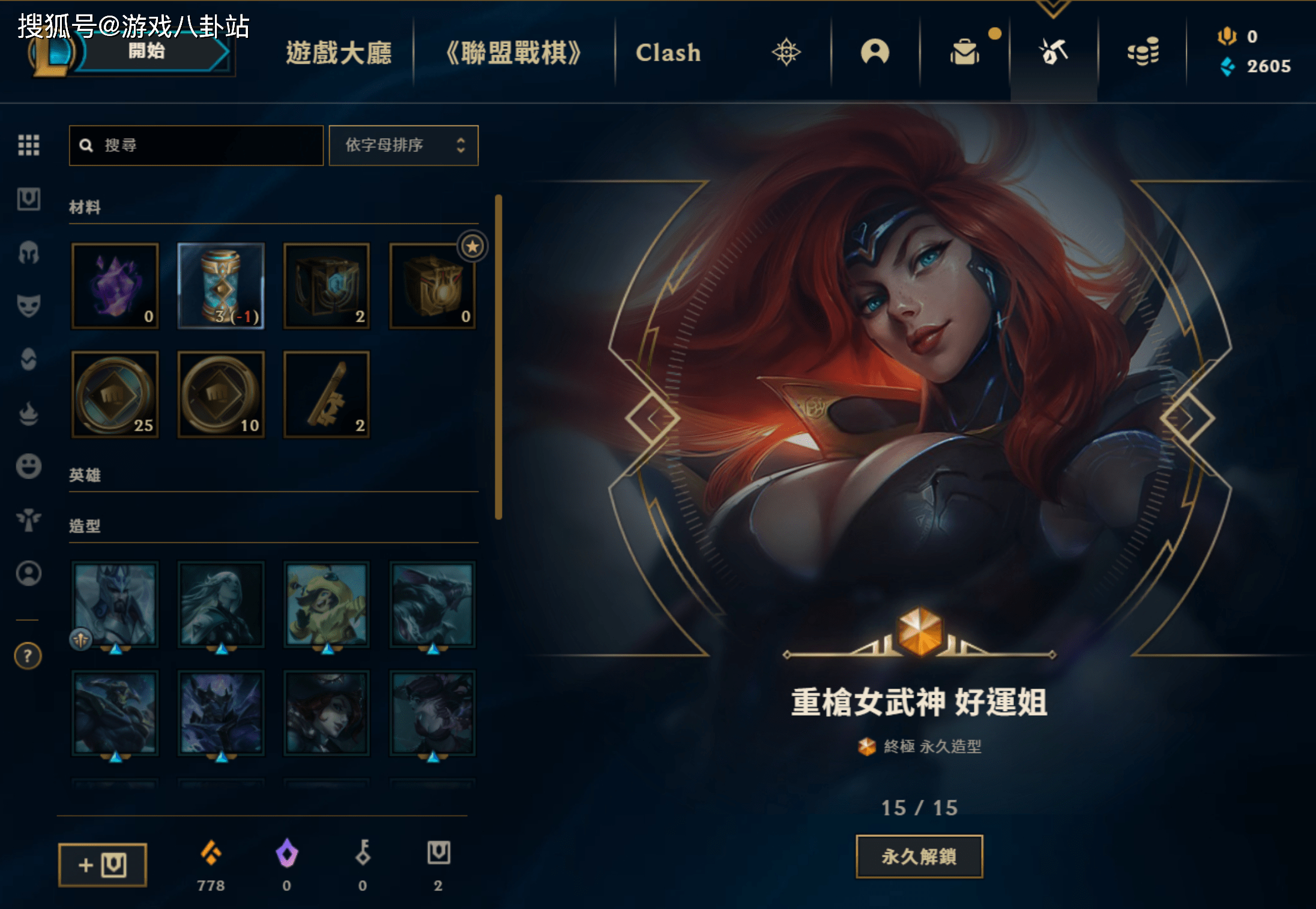Switch to 《聯盟戰棋》 tab

pyautogui.click(x=513, y=53)
